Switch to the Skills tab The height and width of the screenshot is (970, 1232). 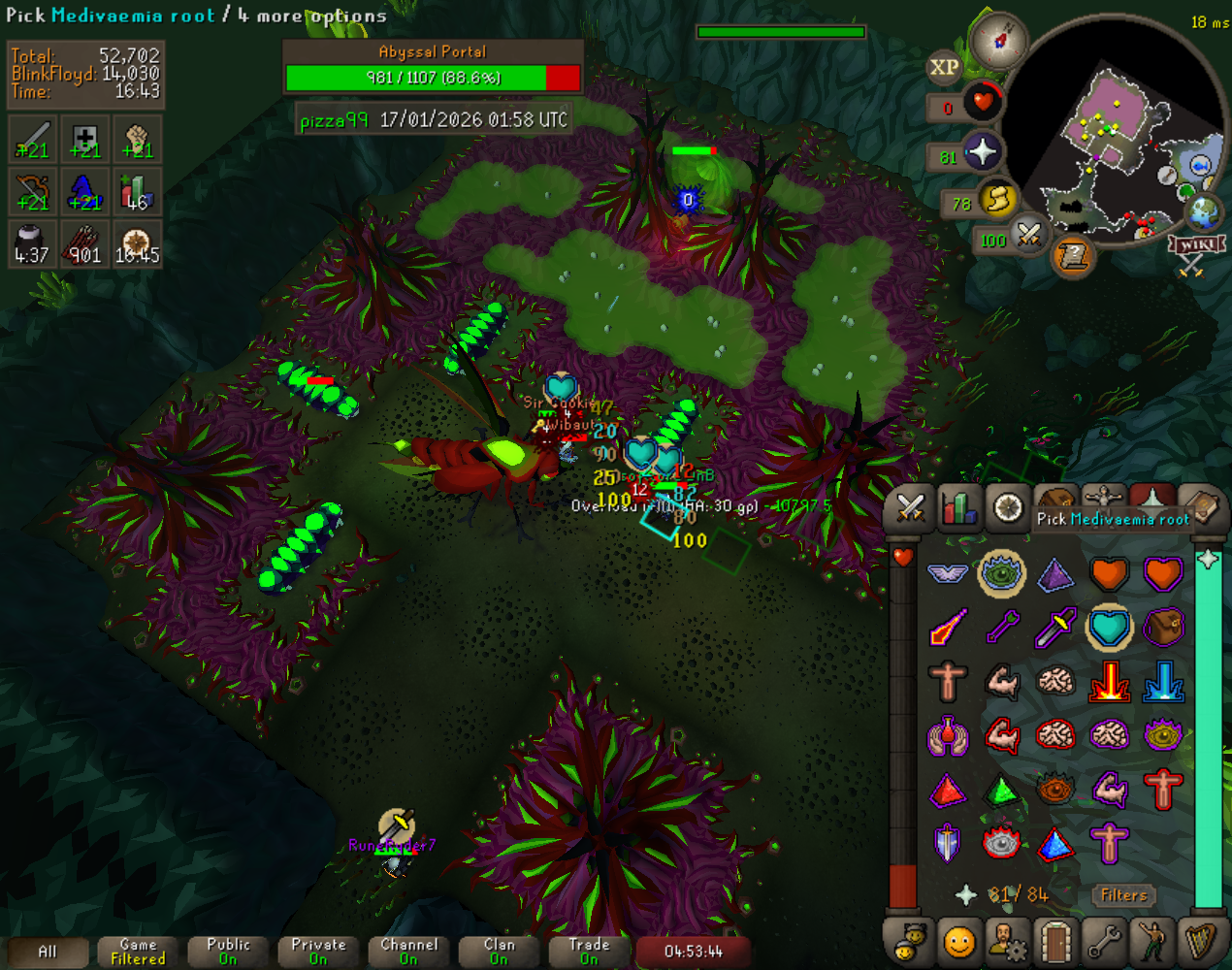coord(958,507)
